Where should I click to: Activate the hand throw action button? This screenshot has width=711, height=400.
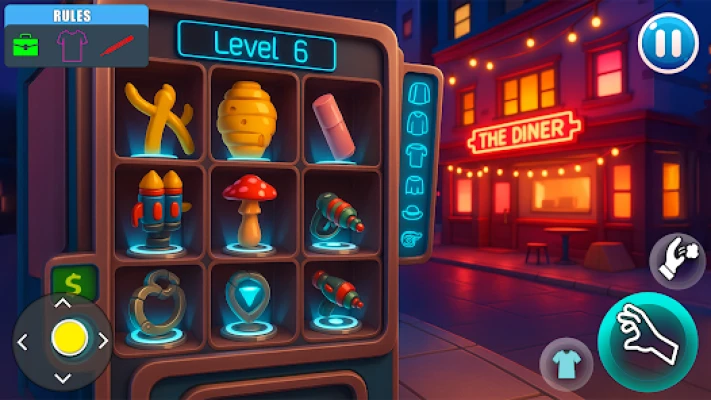click(677, 260)
